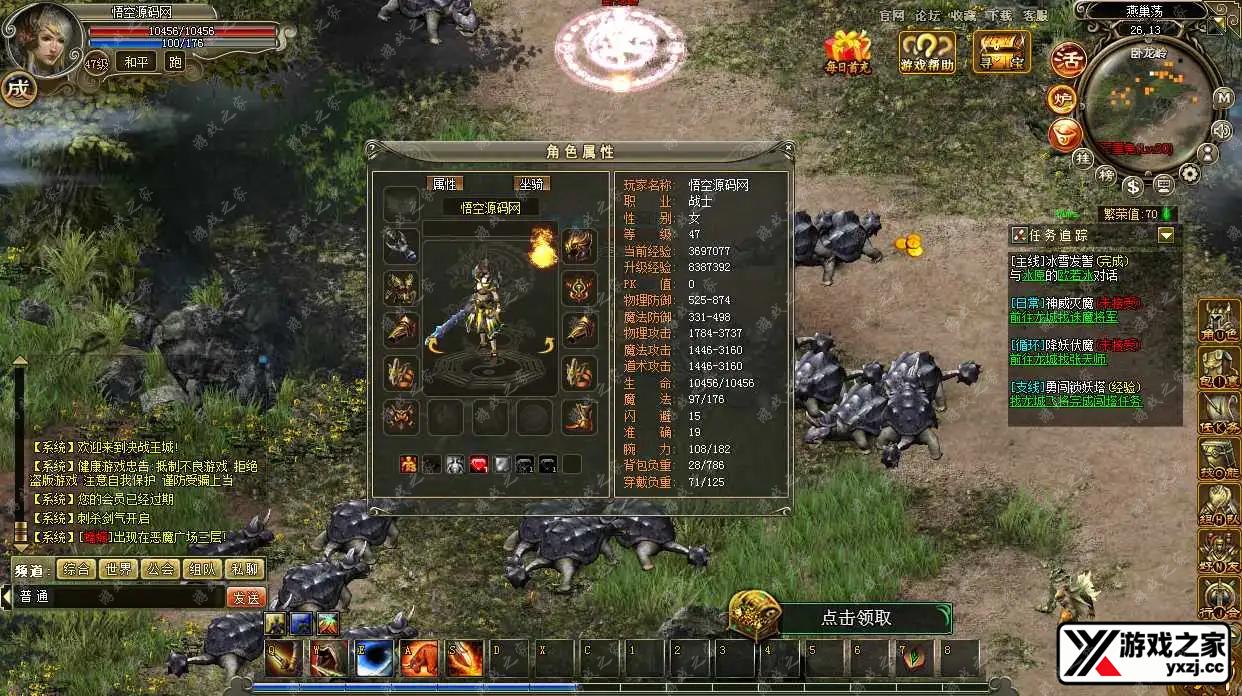Viewport: 1242px width, 696px height.
Task: Open the 角色 character side button
Action: pyautogui.click(x=1219, y=322)
